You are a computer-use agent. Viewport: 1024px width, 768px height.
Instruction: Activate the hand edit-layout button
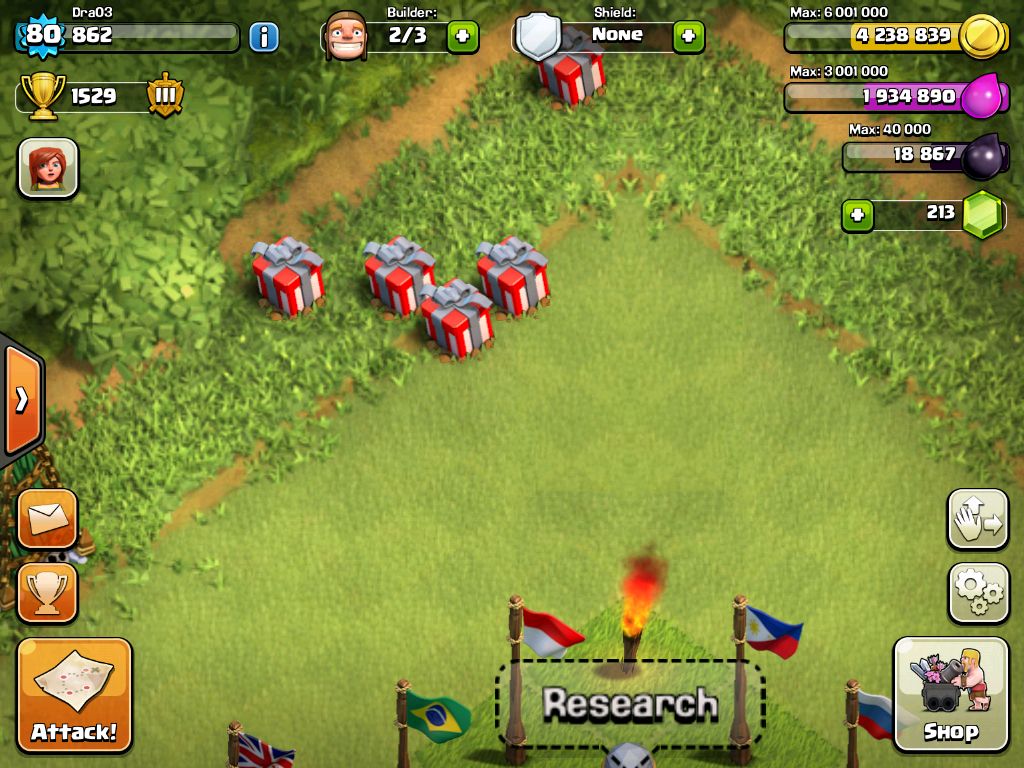[978, 519]
